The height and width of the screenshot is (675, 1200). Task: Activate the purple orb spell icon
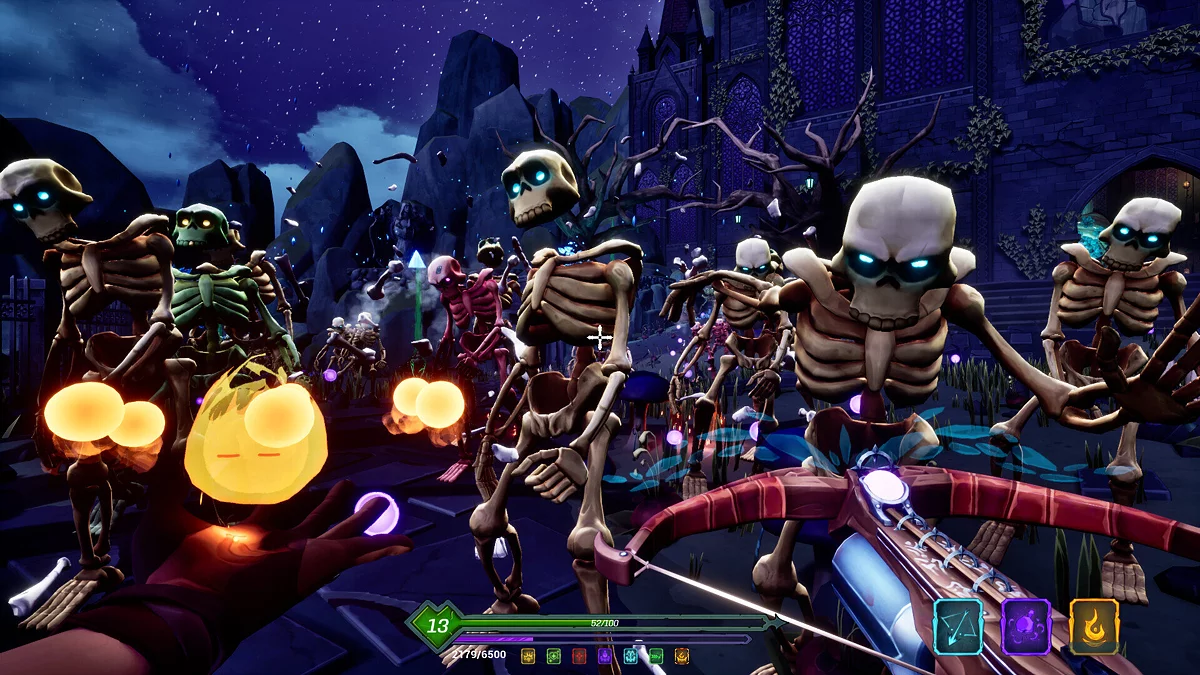[1026, 625]
